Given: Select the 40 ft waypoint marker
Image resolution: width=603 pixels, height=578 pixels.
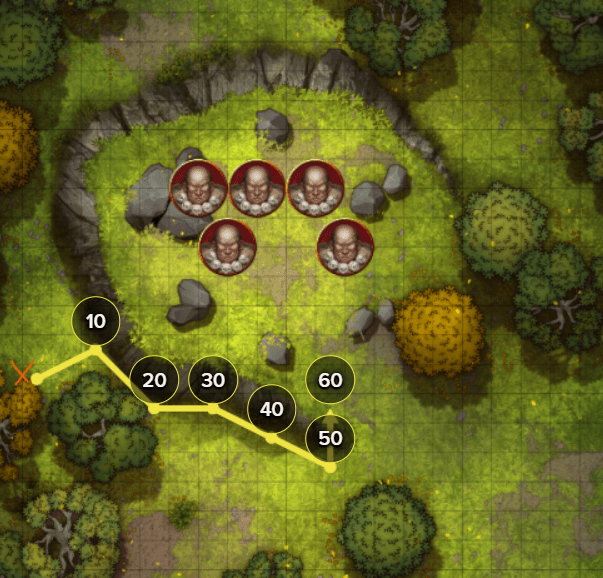Looking at the screenshot, I should tap(272, 409).
